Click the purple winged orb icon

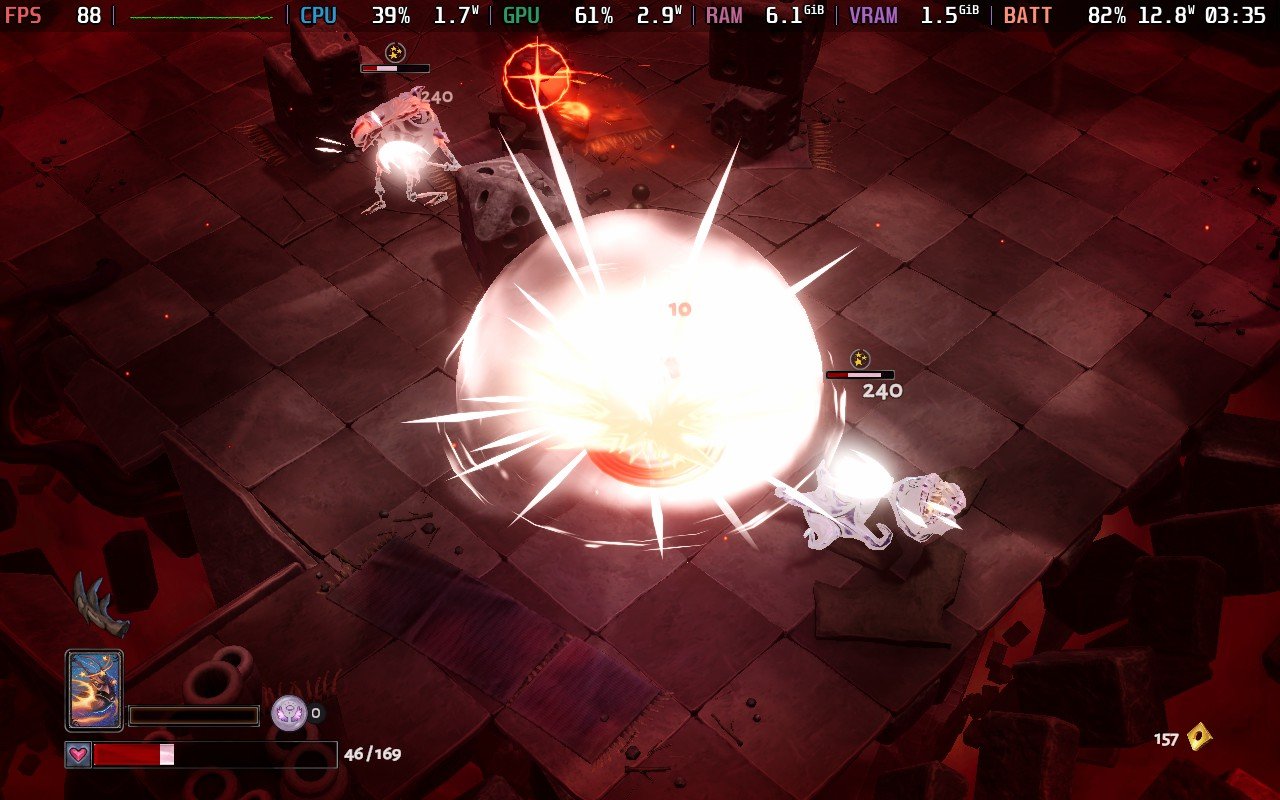pyautogui.click(x=288, y=713)
